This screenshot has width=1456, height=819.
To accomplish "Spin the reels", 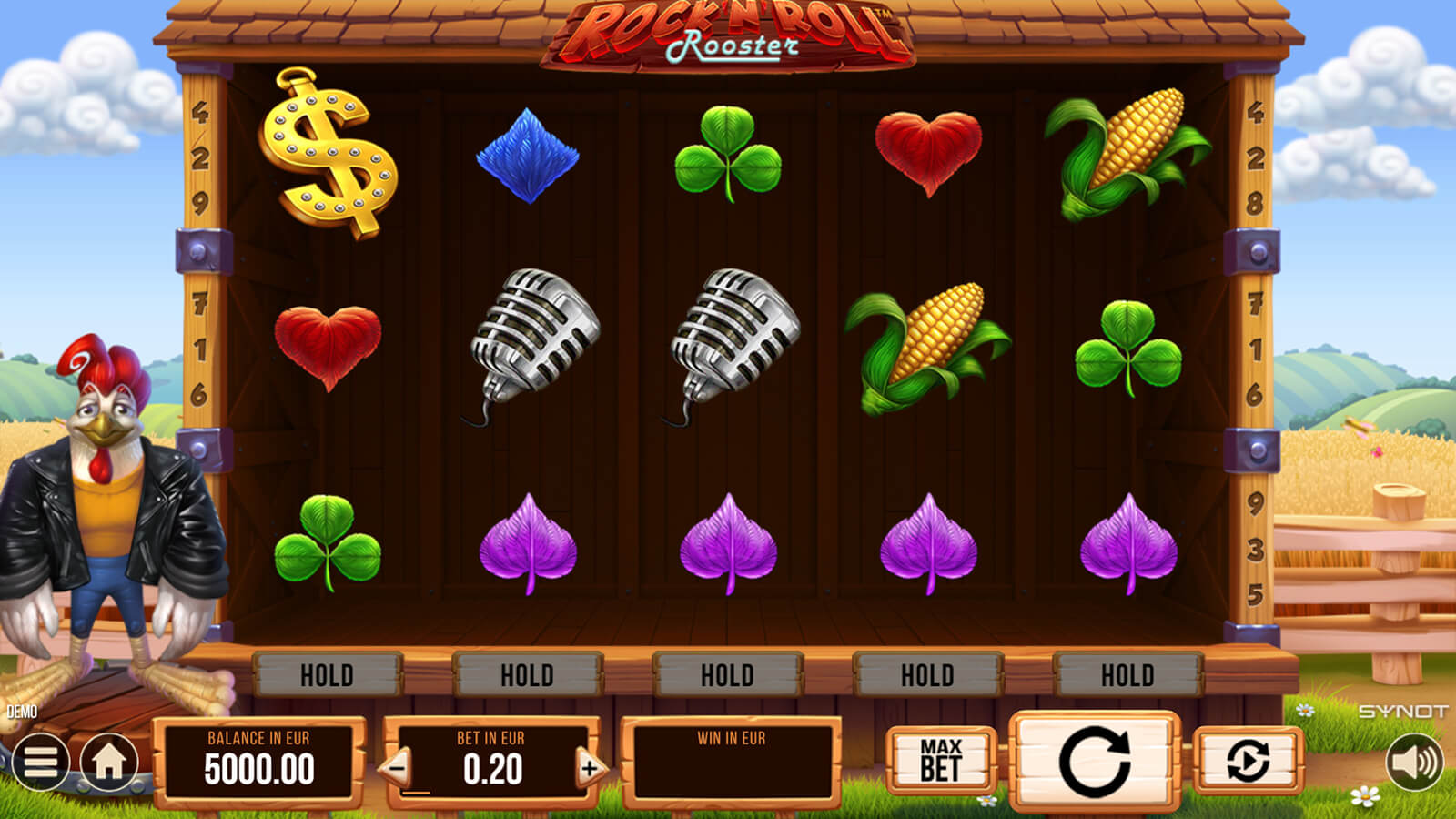I will 1095,761.
